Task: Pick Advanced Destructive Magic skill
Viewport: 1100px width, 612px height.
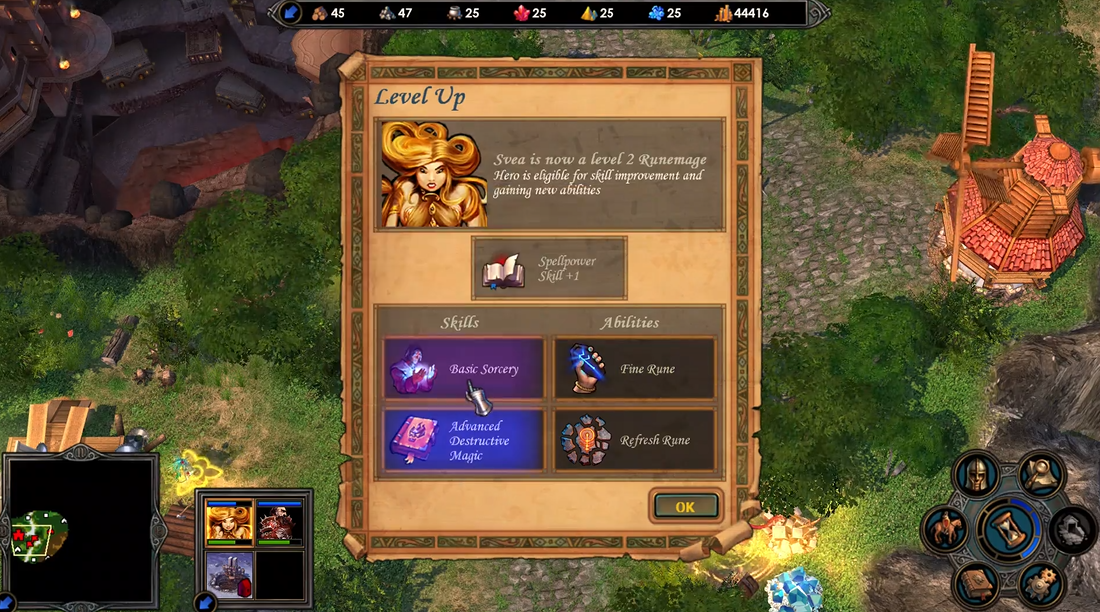Action: click(x=464, y=440)
